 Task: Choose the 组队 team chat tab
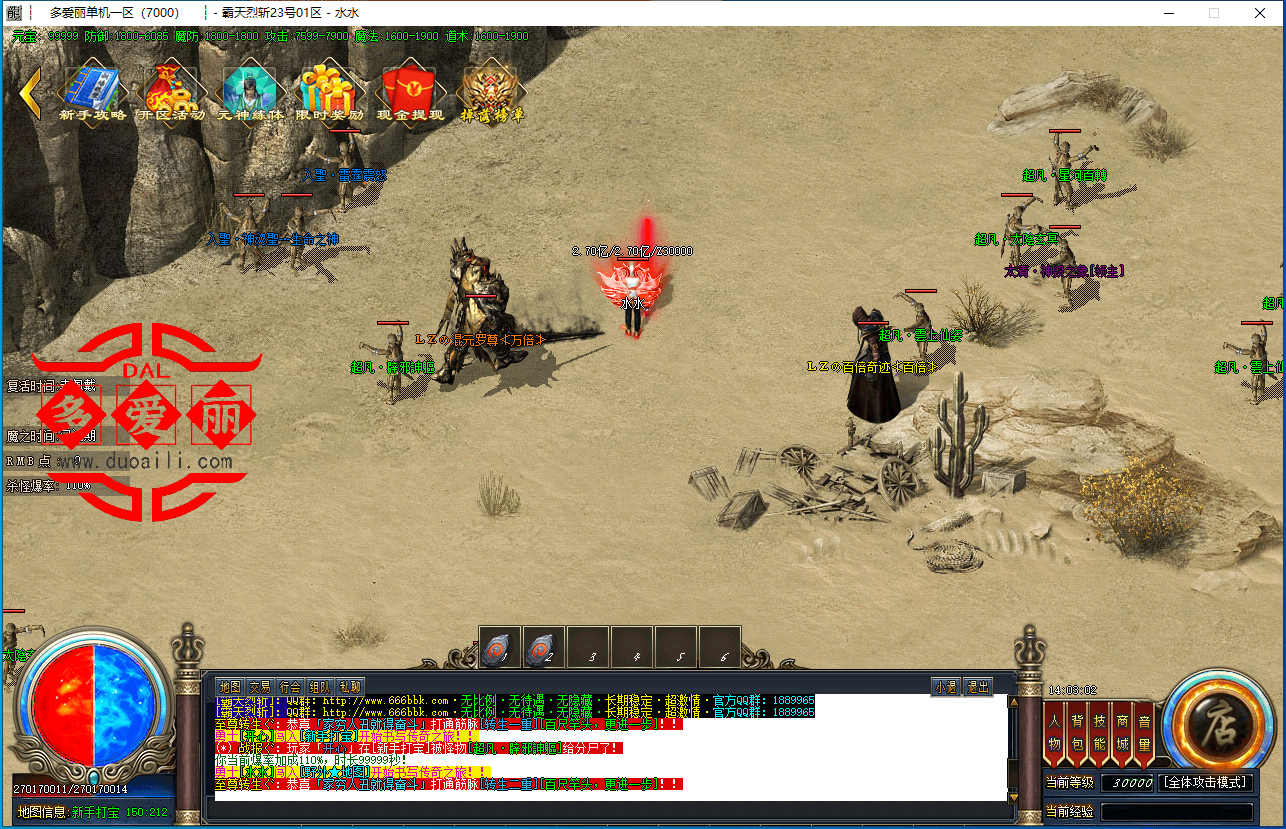click(x=320, y=687)
